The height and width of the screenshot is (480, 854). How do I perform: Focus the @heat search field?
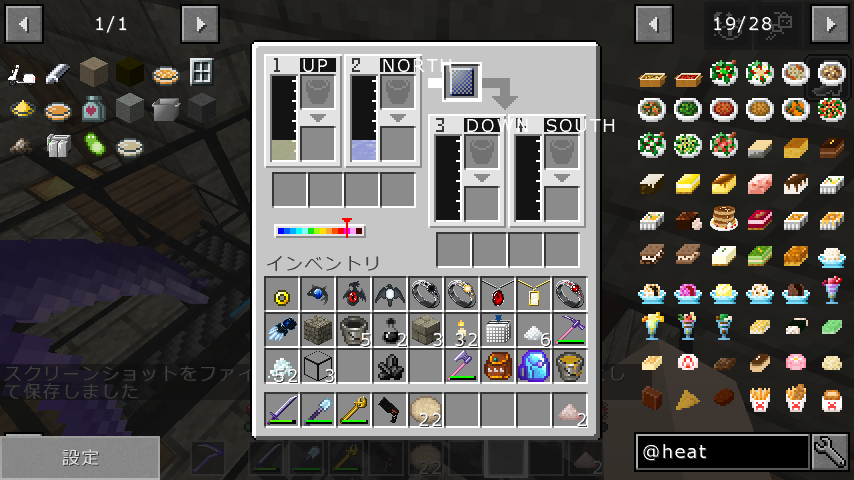tap(722, 452)
